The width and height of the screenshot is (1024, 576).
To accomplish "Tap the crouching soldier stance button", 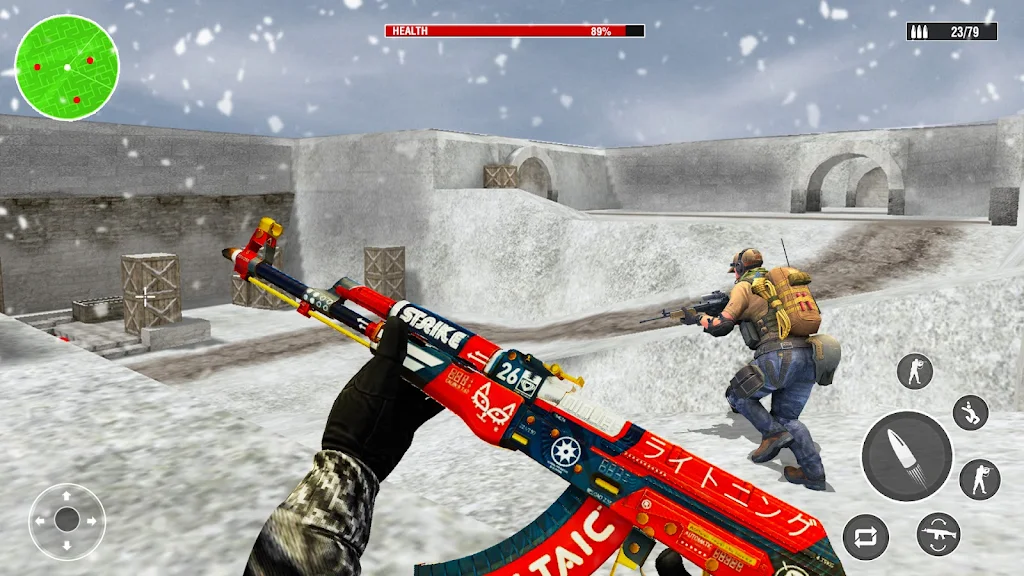I will 970,412.
